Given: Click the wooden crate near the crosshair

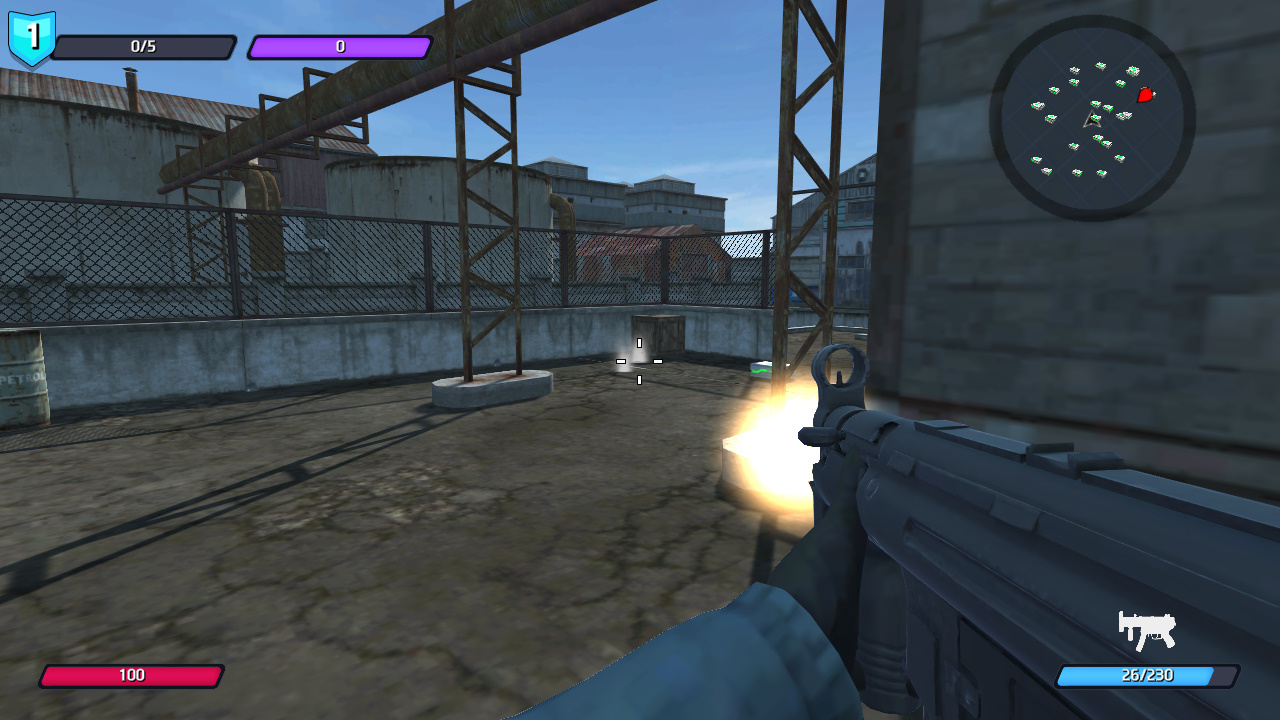Looking at the screenshot, I should pyautogui.click(x=659, y=330).
